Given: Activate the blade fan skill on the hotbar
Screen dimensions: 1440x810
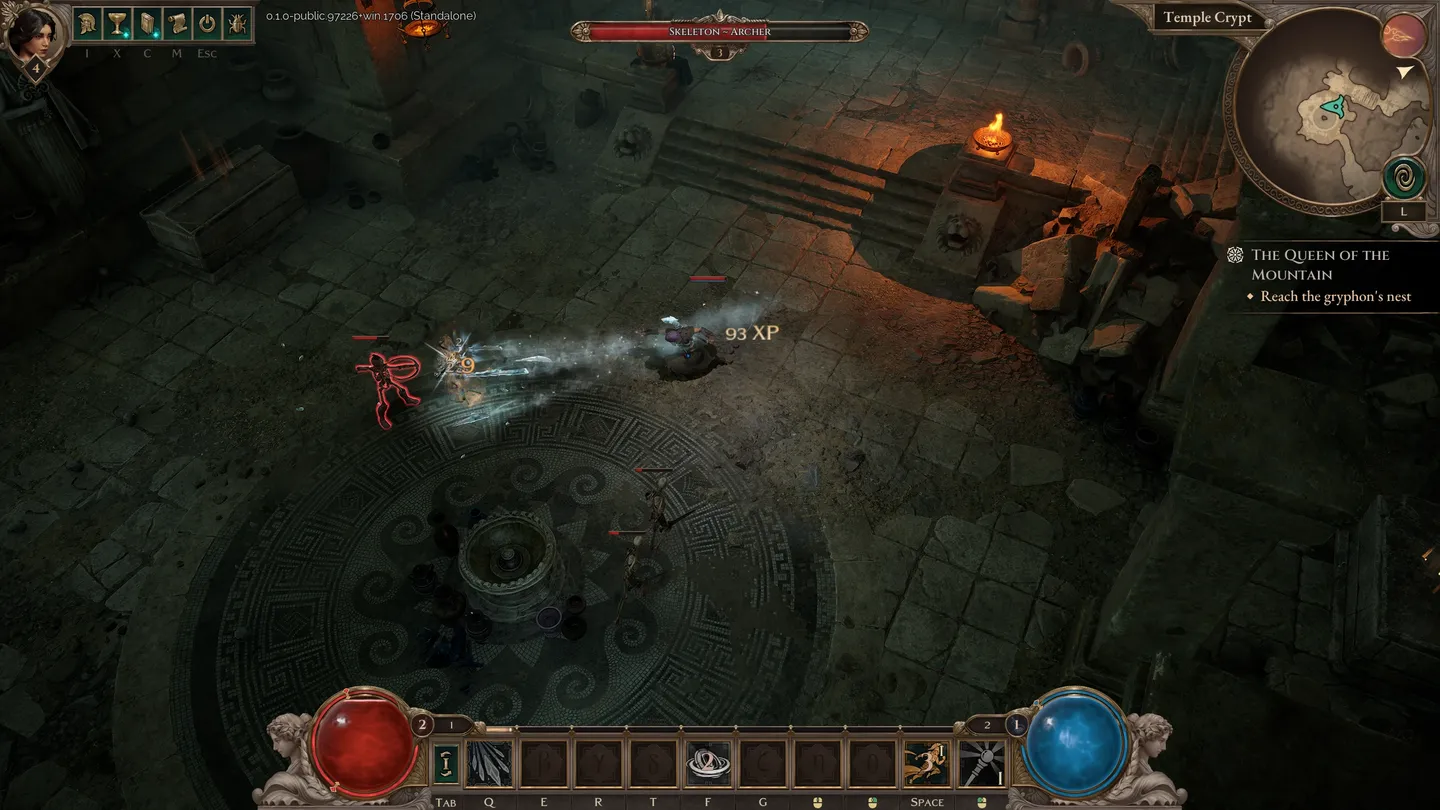Looking at the screenshot, I should [x=490, y=764].
